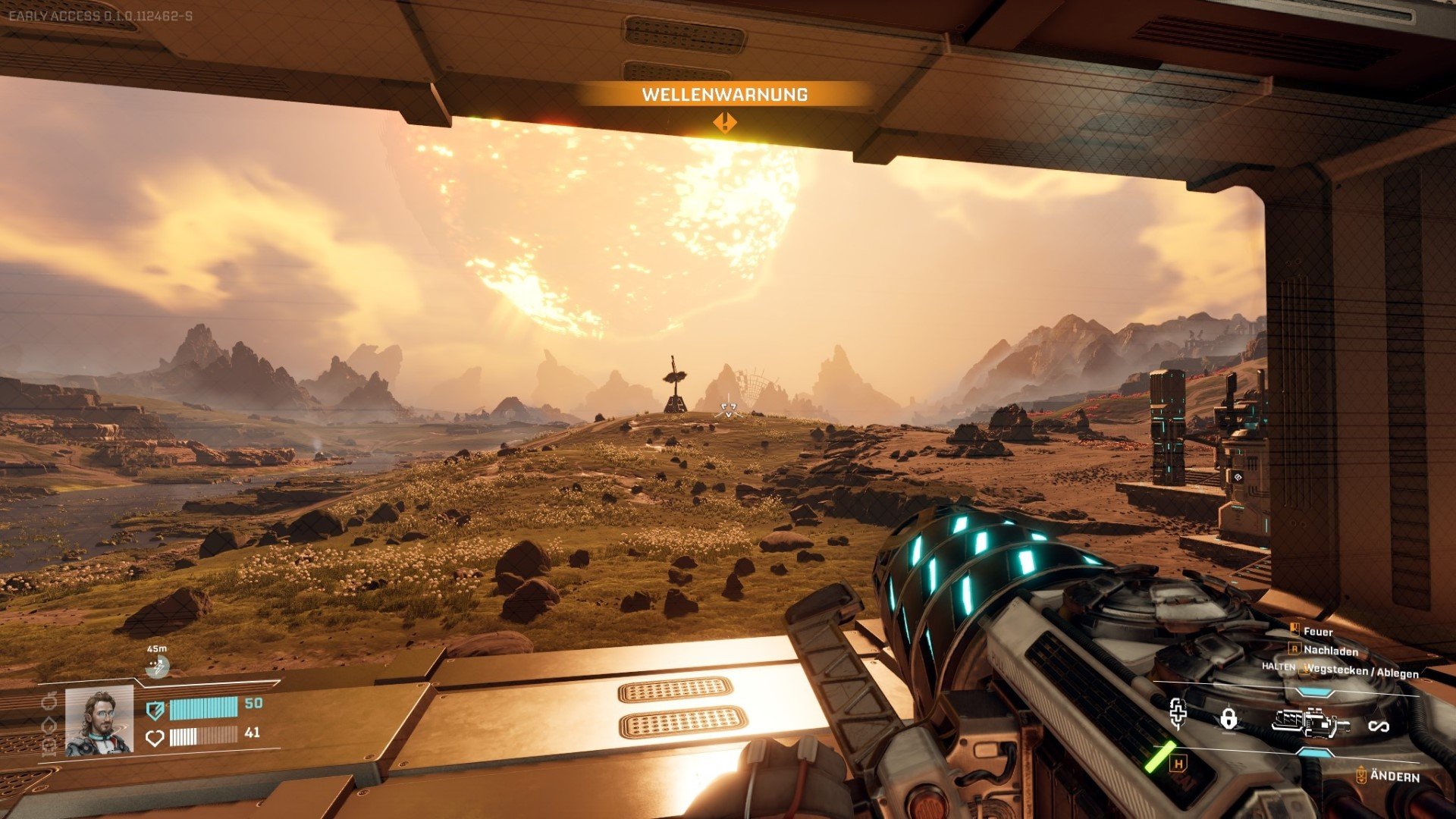Select the orange wave warning marker icon

pyautogui.click(x=725, y=122)
